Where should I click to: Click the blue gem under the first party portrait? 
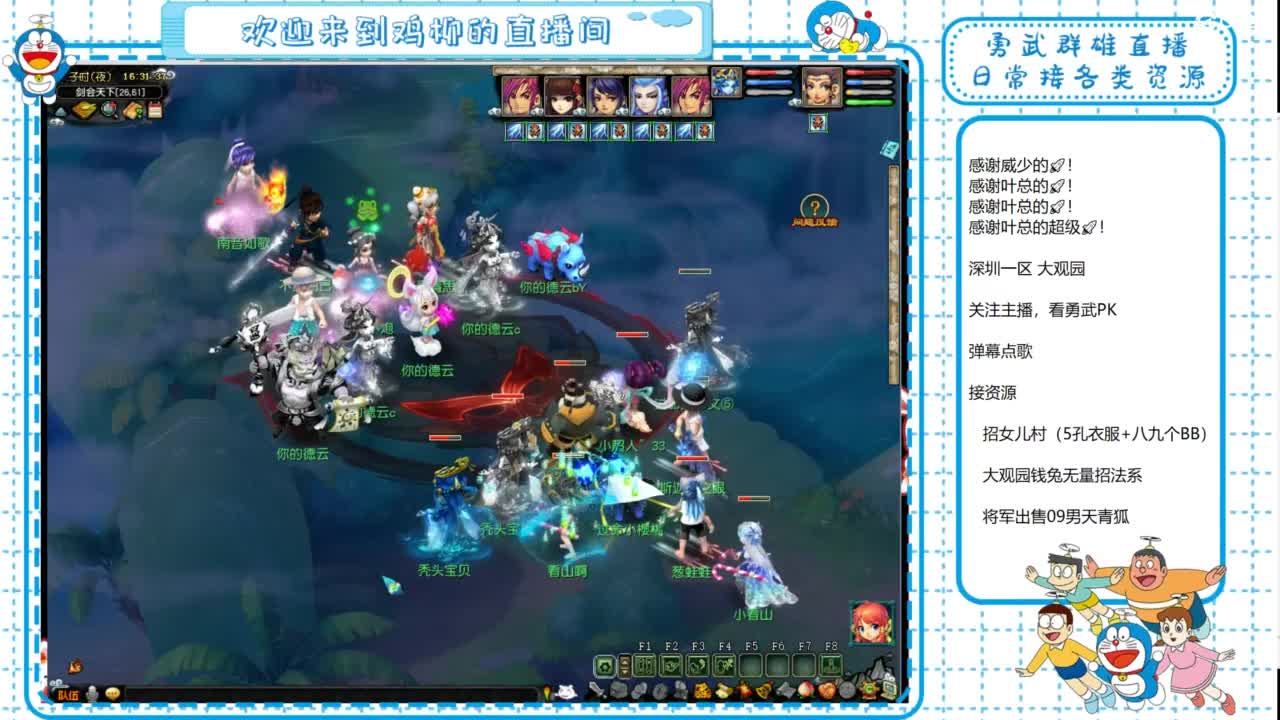click(x=515, y=131)
